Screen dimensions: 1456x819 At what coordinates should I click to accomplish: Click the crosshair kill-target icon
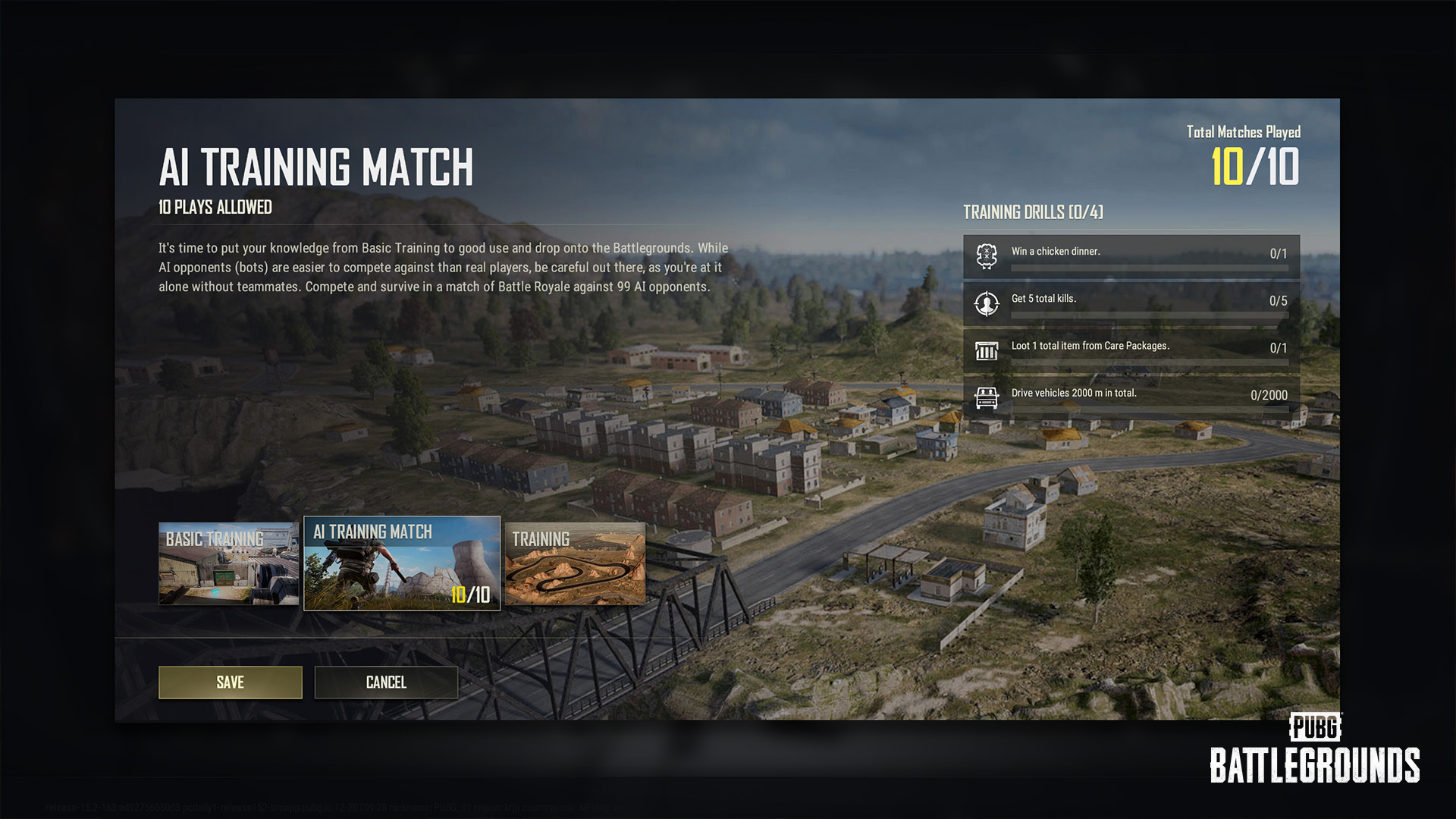point(986,304)
